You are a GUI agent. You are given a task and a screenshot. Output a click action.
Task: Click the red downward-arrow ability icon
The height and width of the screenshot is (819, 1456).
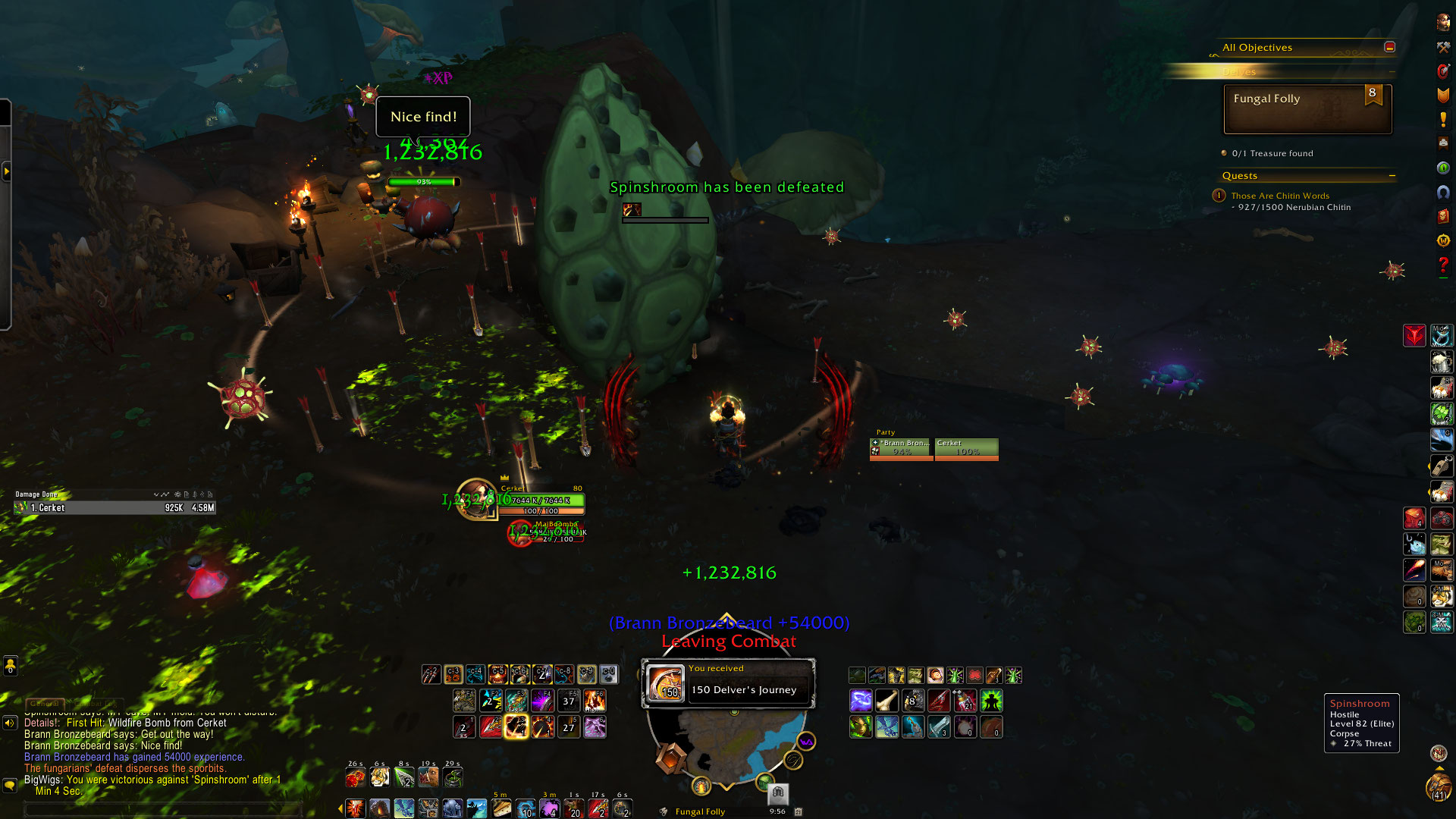coord(1414,335)
